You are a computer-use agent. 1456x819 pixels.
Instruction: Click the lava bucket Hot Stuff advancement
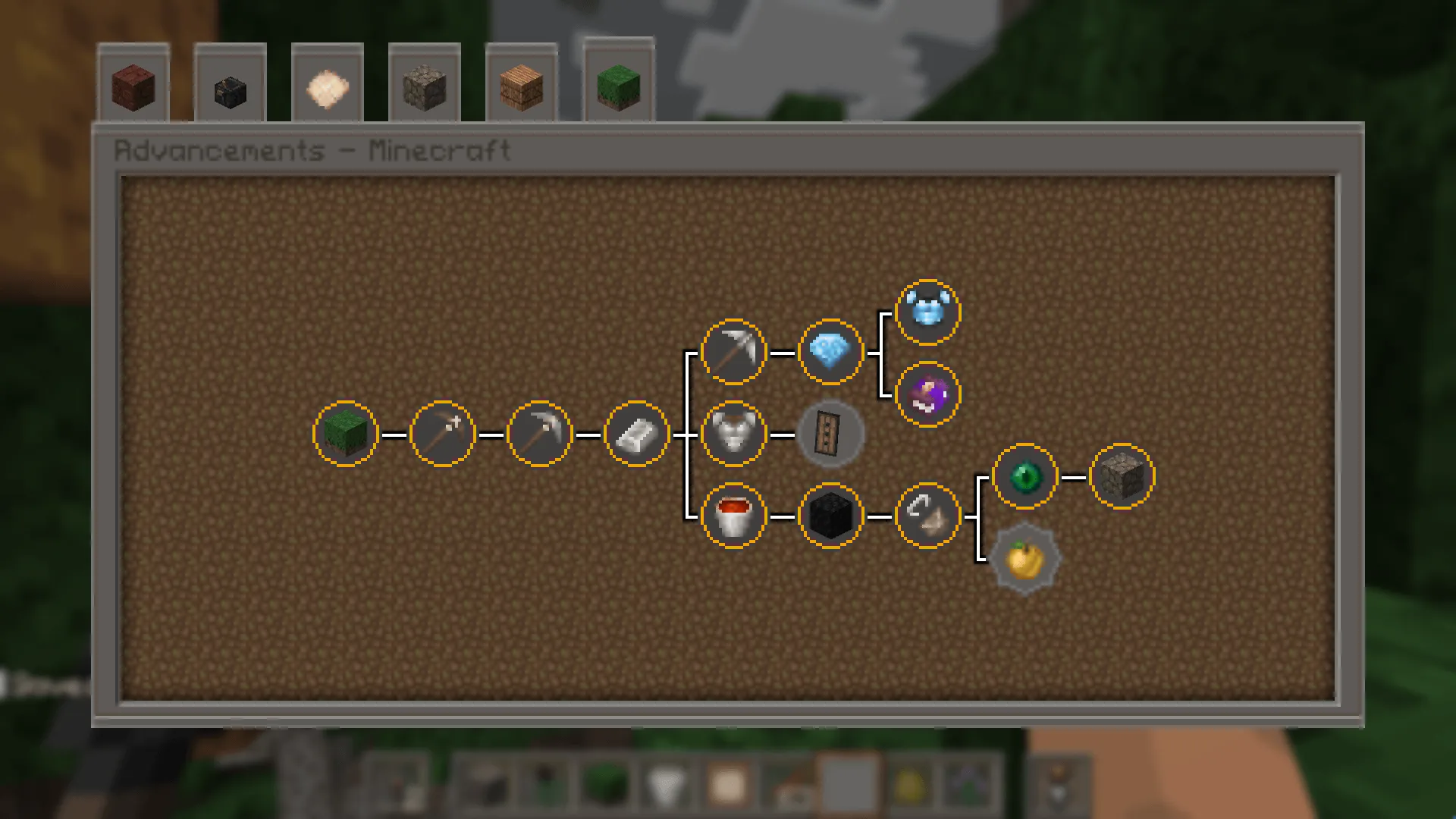(733, 515)
